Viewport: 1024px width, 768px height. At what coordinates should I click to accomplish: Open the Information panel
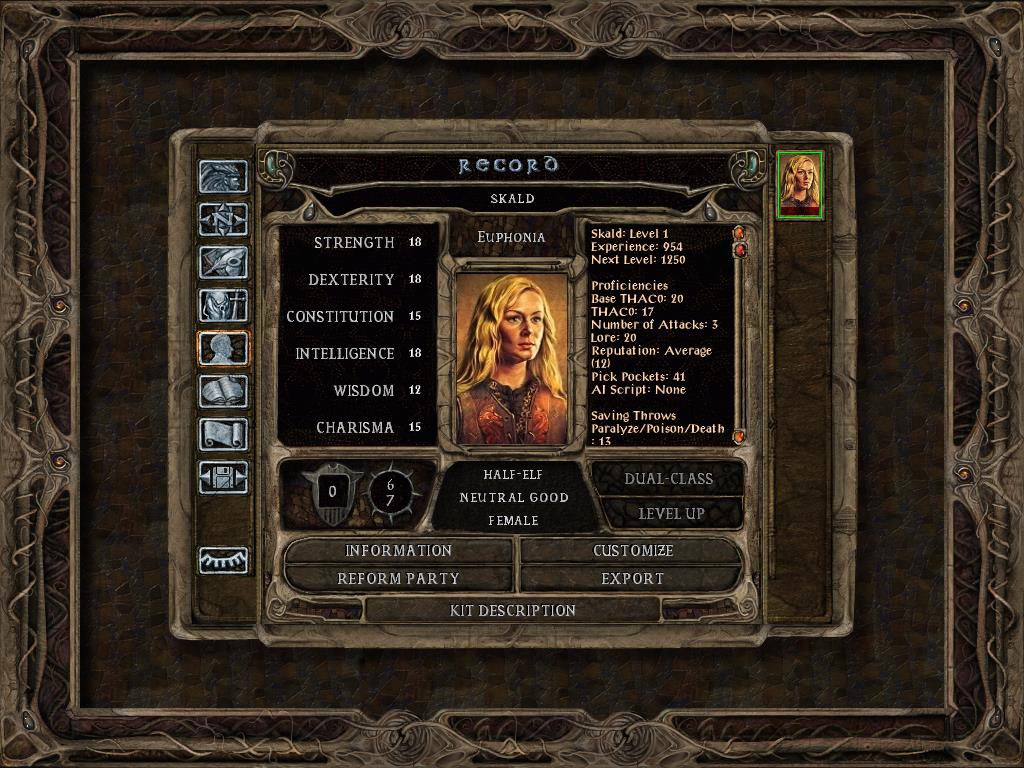point(398,551)
